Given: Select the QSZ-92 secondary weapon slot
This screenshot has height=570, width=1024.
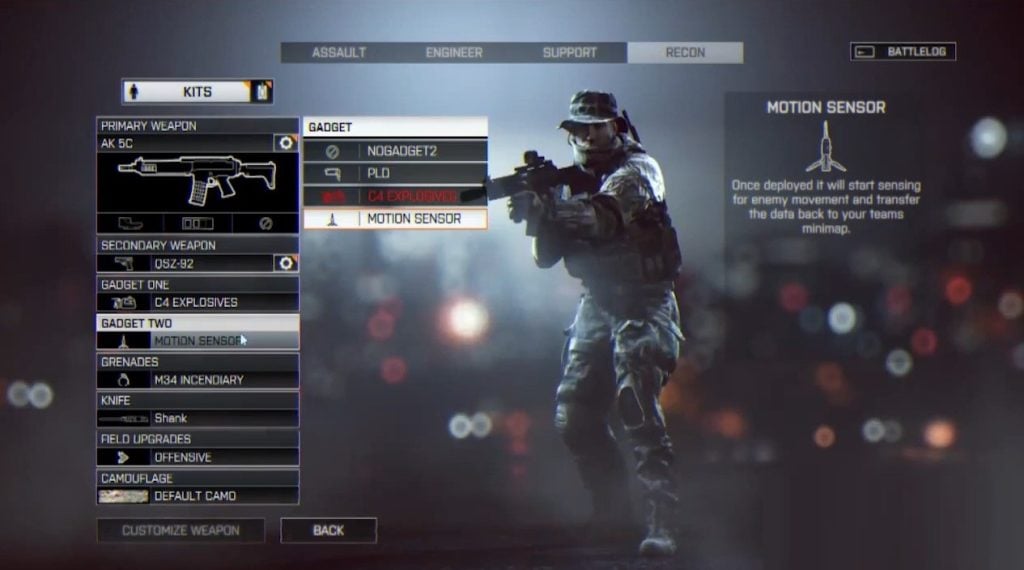Looking at the screenshot, I should click(185, 263).
